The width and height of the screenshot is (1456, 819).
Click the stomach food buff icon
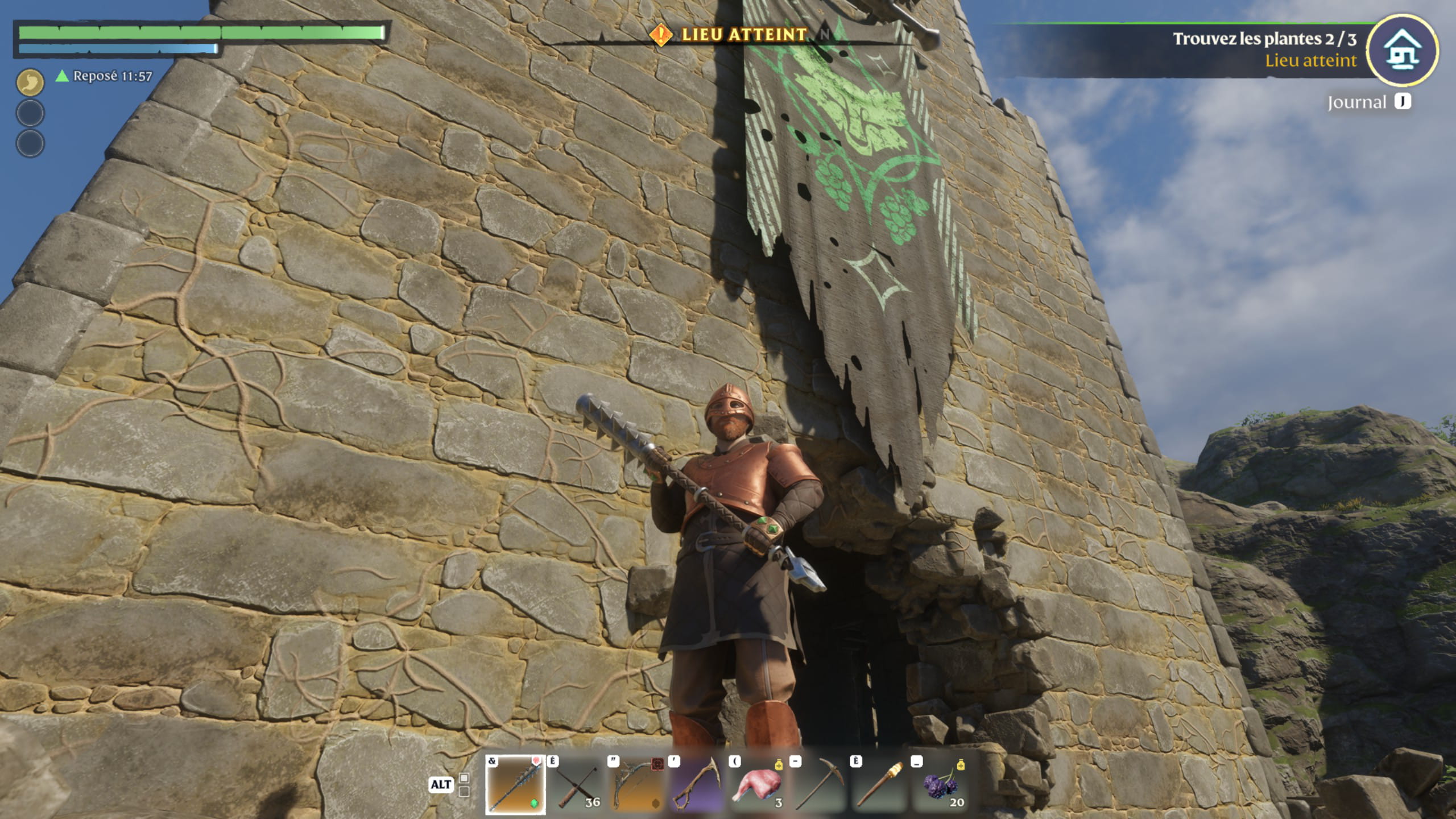coord(30,82)
